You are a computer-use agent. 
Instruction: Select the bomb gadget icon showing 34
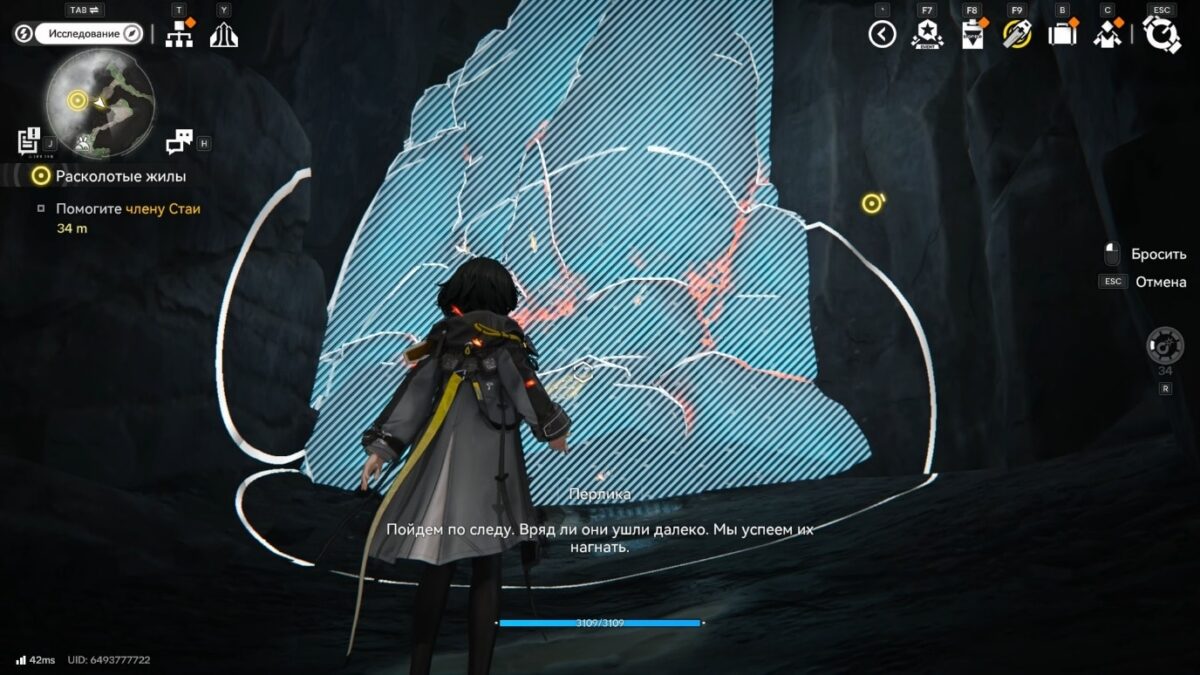(x=1165, y=346)
